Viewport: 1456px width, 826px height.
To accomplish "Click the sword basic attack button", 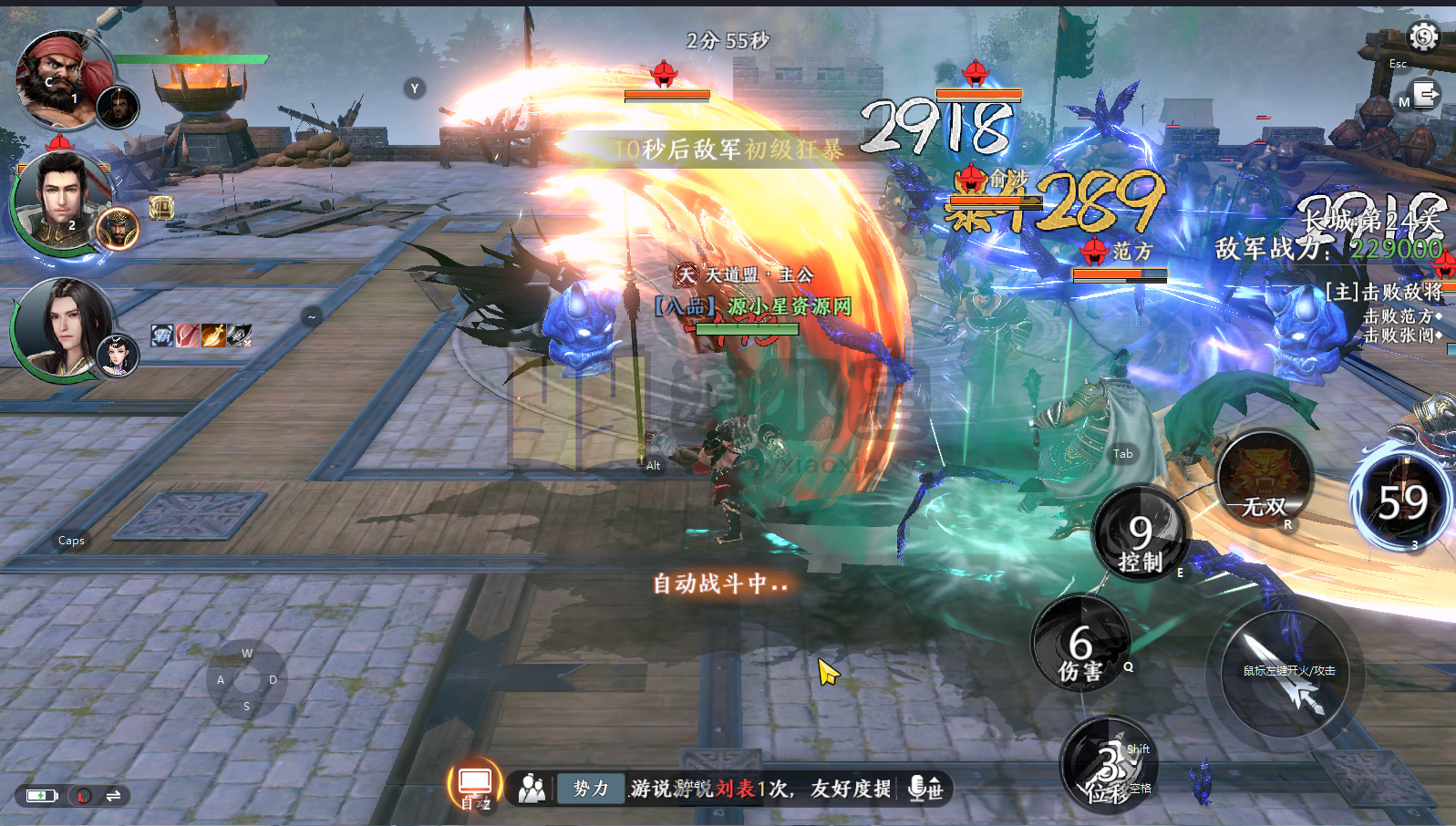I will coord(1286,675).
